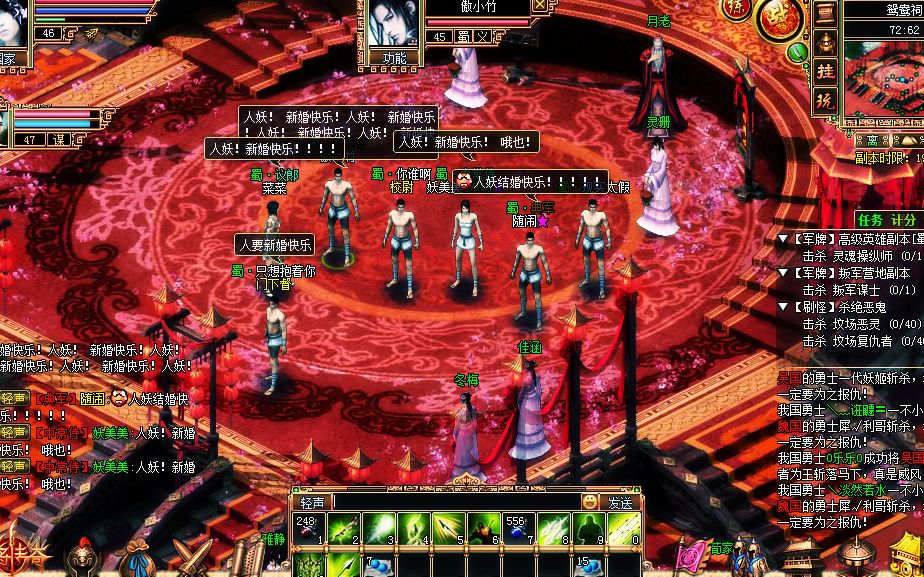Open the 玩 button beside the minimap
The image size is (924, 577).
point(825,100)
